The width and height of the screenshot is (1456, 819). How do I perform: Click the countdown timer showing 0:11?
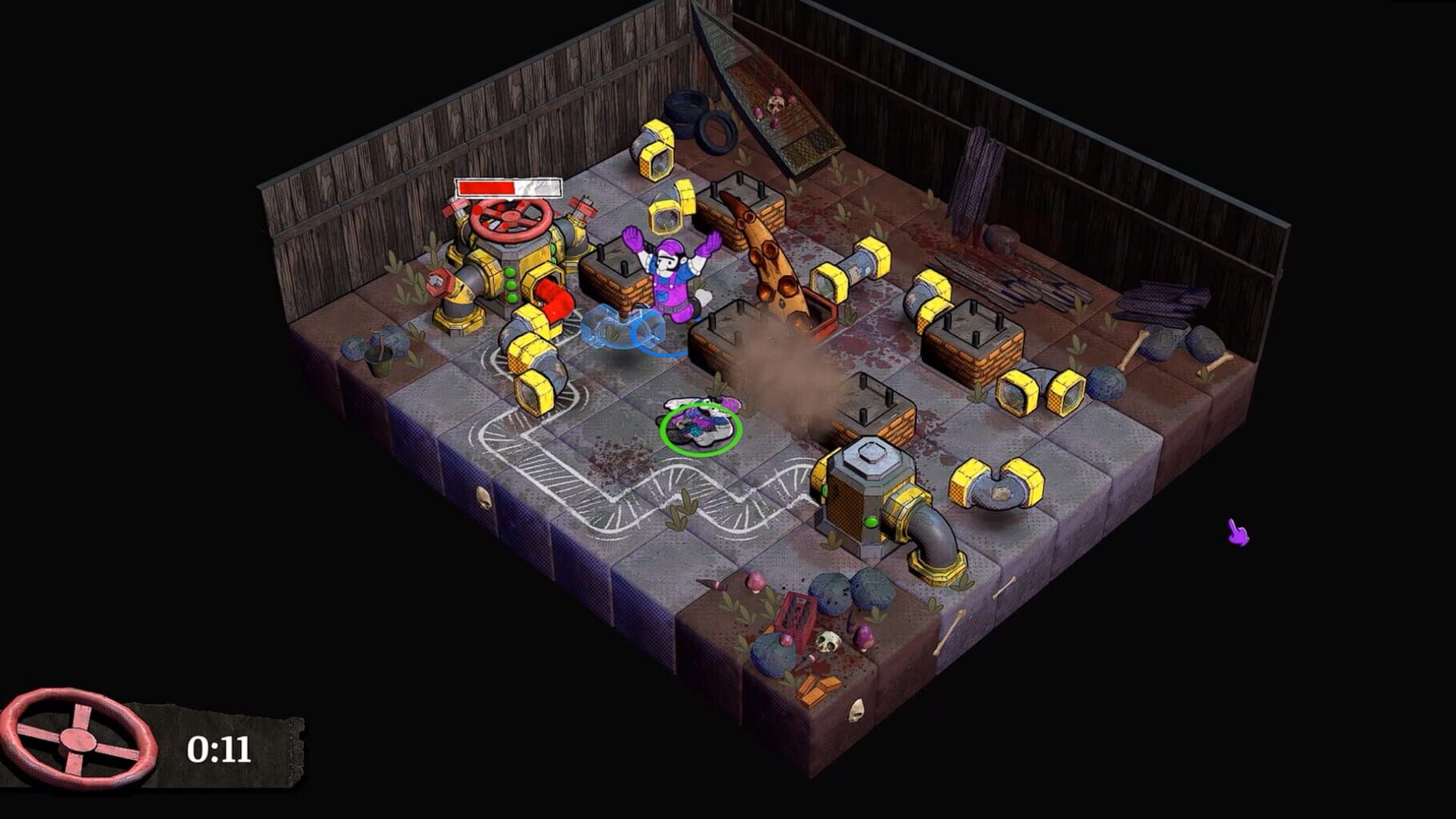pos(220,748)
